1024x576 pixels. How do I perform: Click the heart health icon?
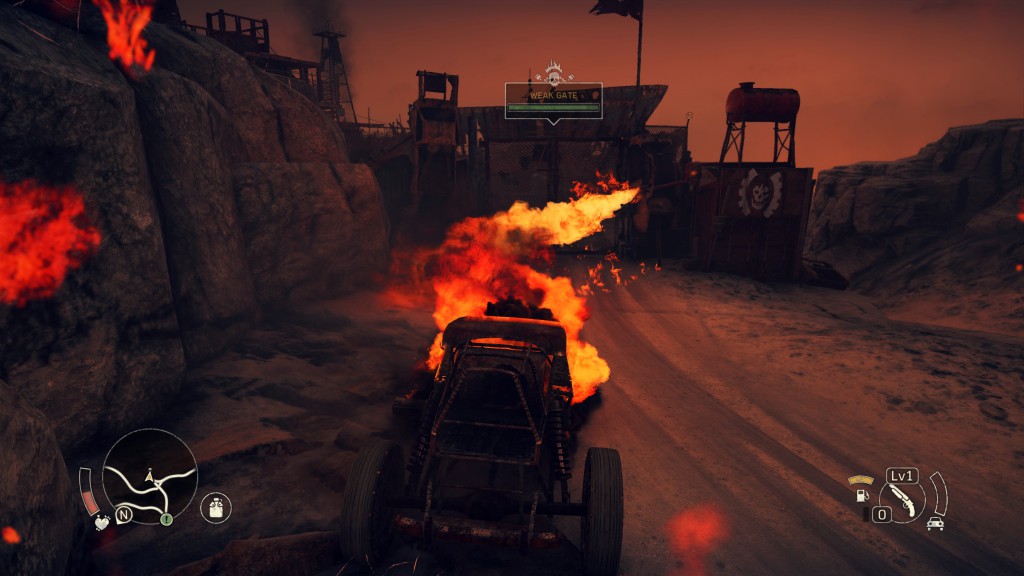[101, 521]
